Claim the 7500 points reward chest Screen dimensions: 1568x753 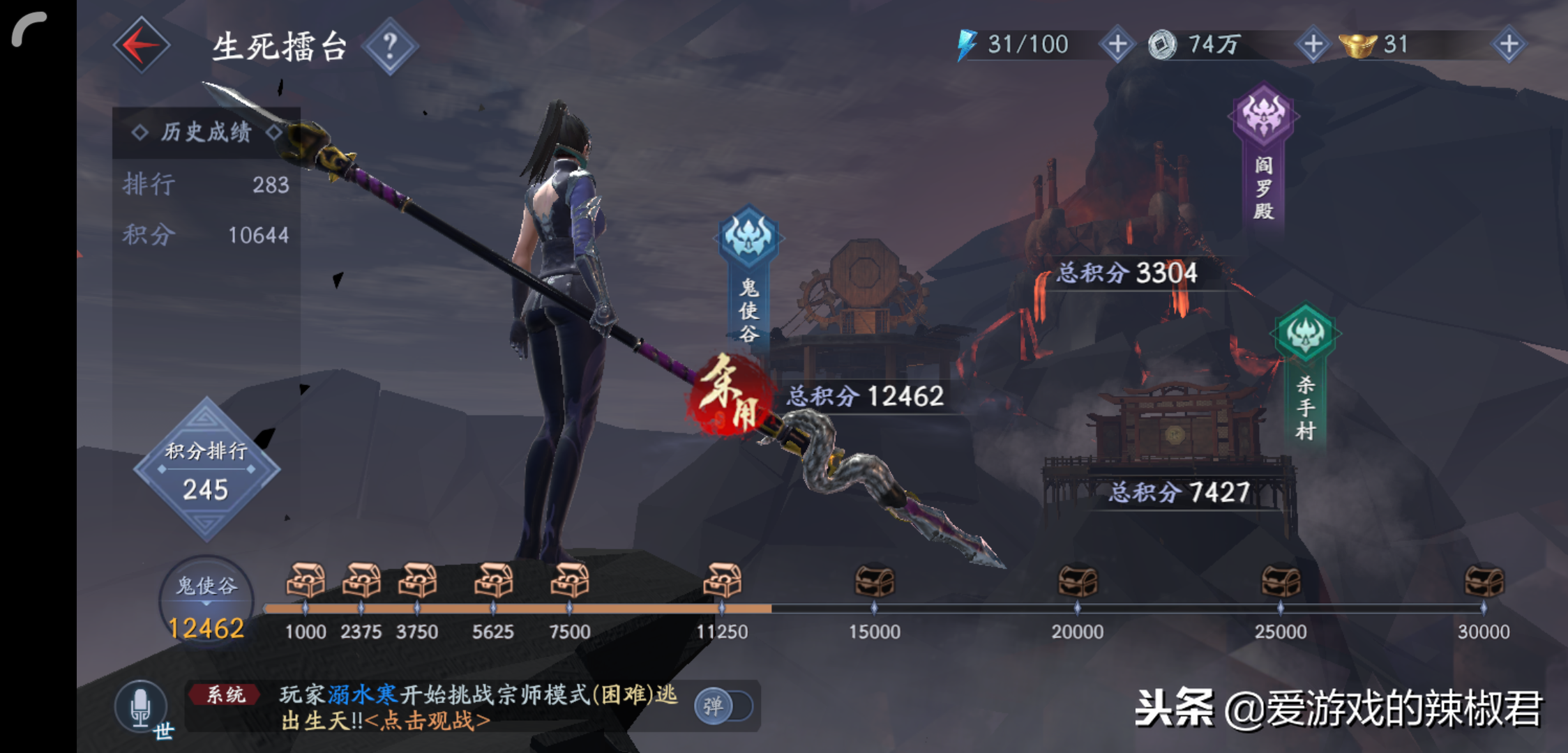570,581
